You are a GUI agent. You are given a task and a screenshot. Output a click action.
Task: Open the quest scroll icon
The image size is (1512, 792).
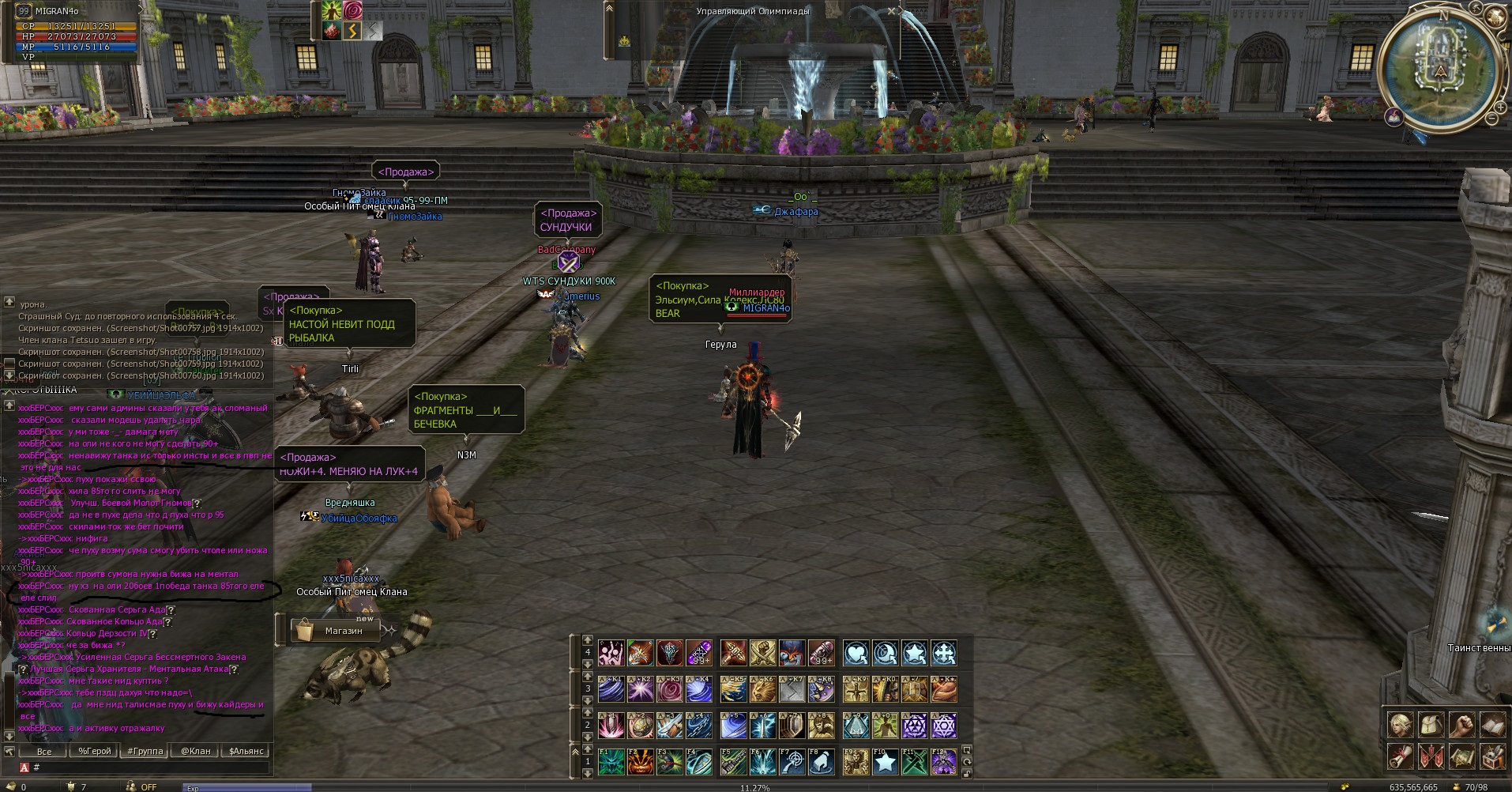pos(1401,756)
